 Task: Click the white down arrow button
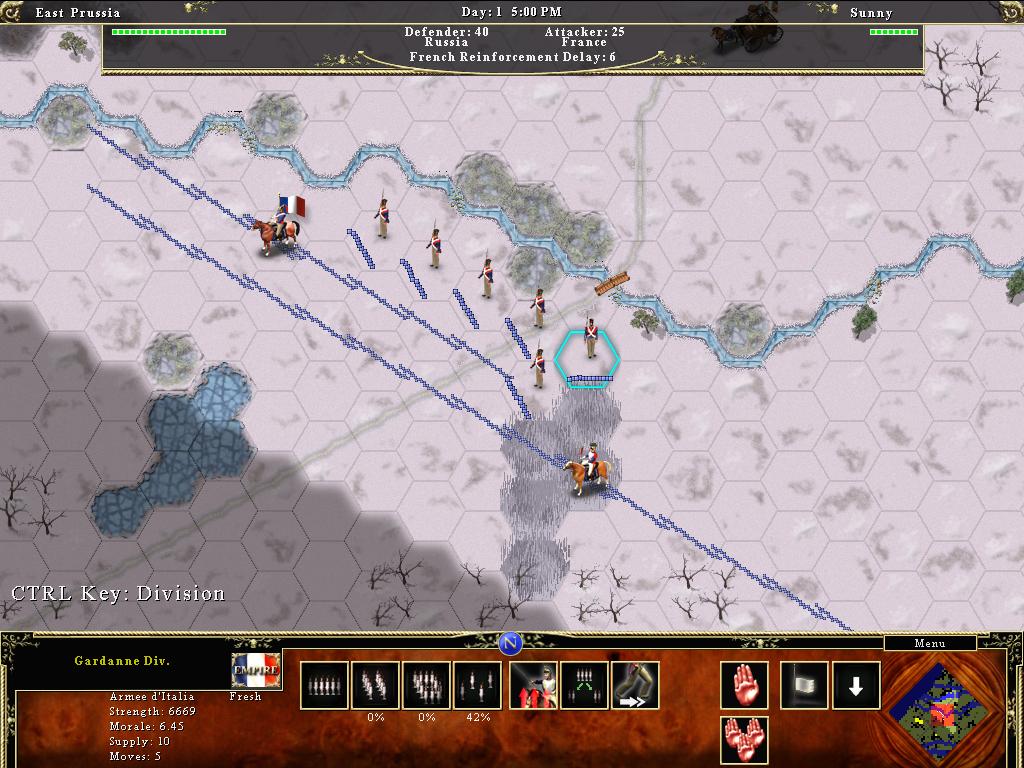[856, 685]
